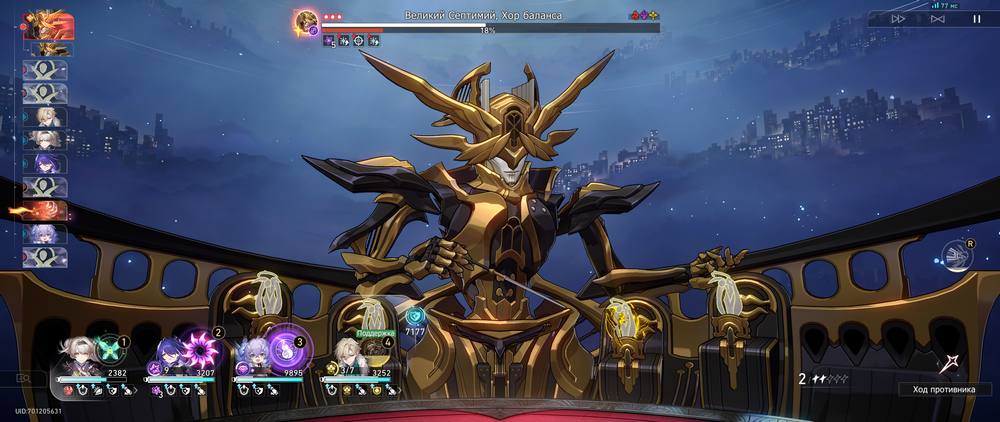1000x422 pixels.
Task: Activate the green butterfly ultimate, numbered 1
Action: [108, 350]
